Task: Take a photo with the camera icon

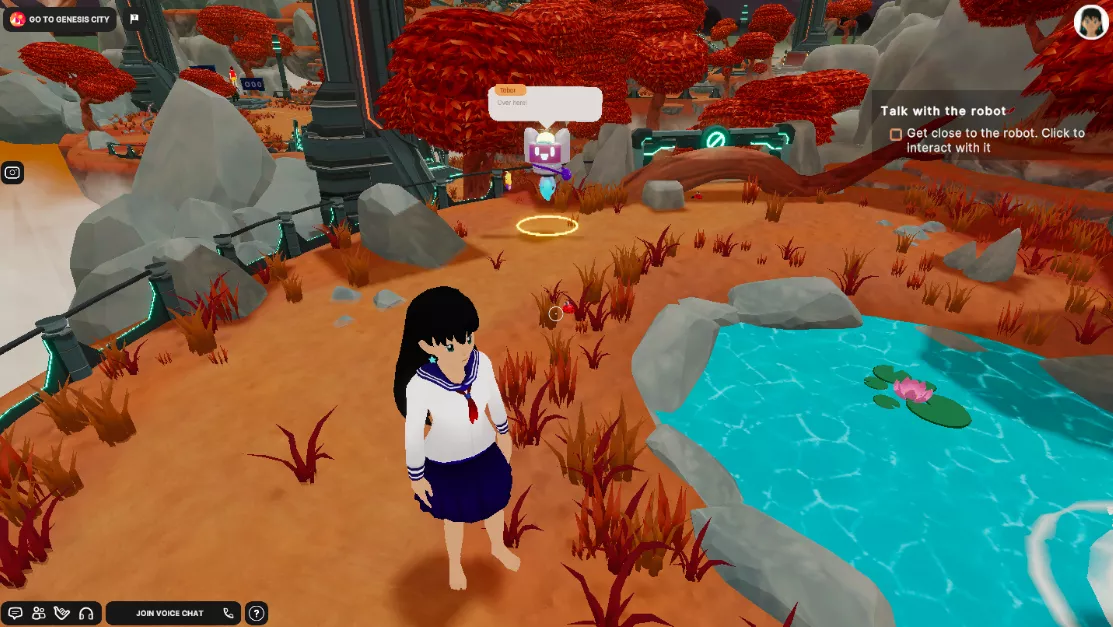Action: pos(13,172)
